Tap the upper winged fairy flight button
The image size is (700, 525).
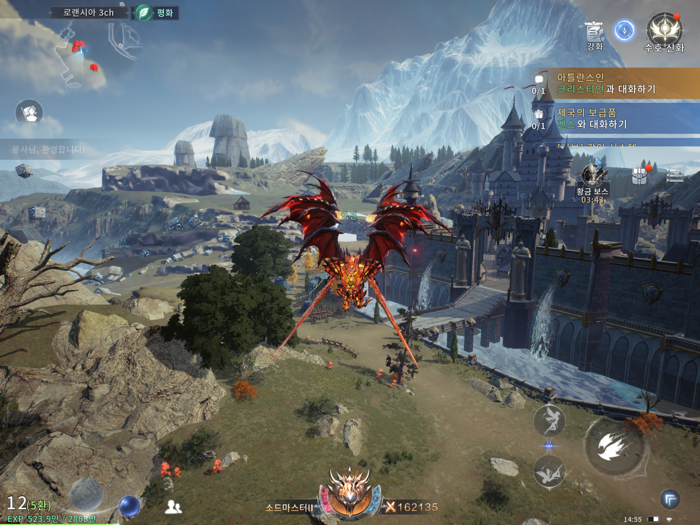tap(548, 419)
